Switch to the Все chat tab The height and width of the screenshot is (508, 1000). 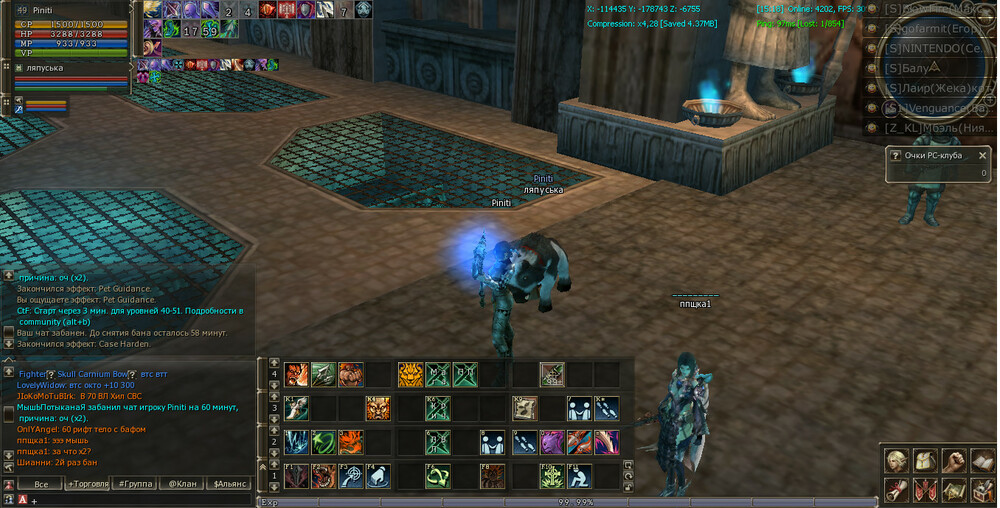[40, 484]
